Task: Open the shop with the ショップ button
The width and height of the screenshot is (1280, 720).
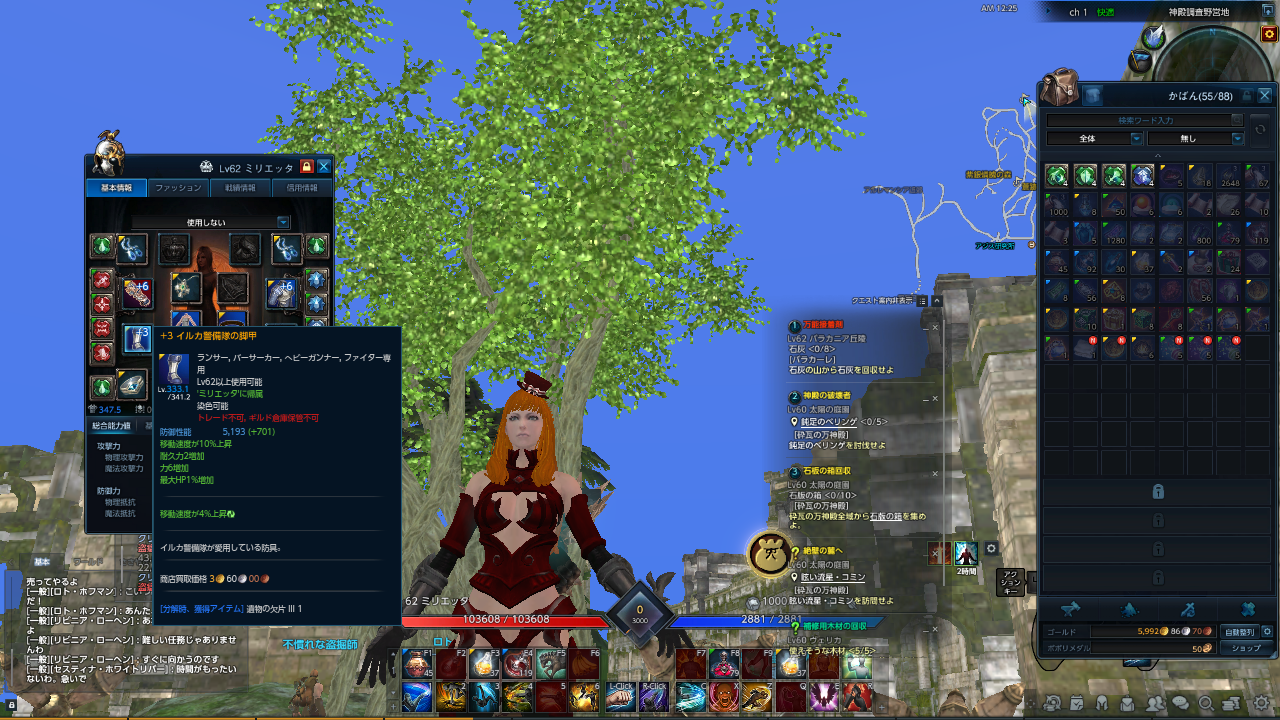Action: [1246, 648]
